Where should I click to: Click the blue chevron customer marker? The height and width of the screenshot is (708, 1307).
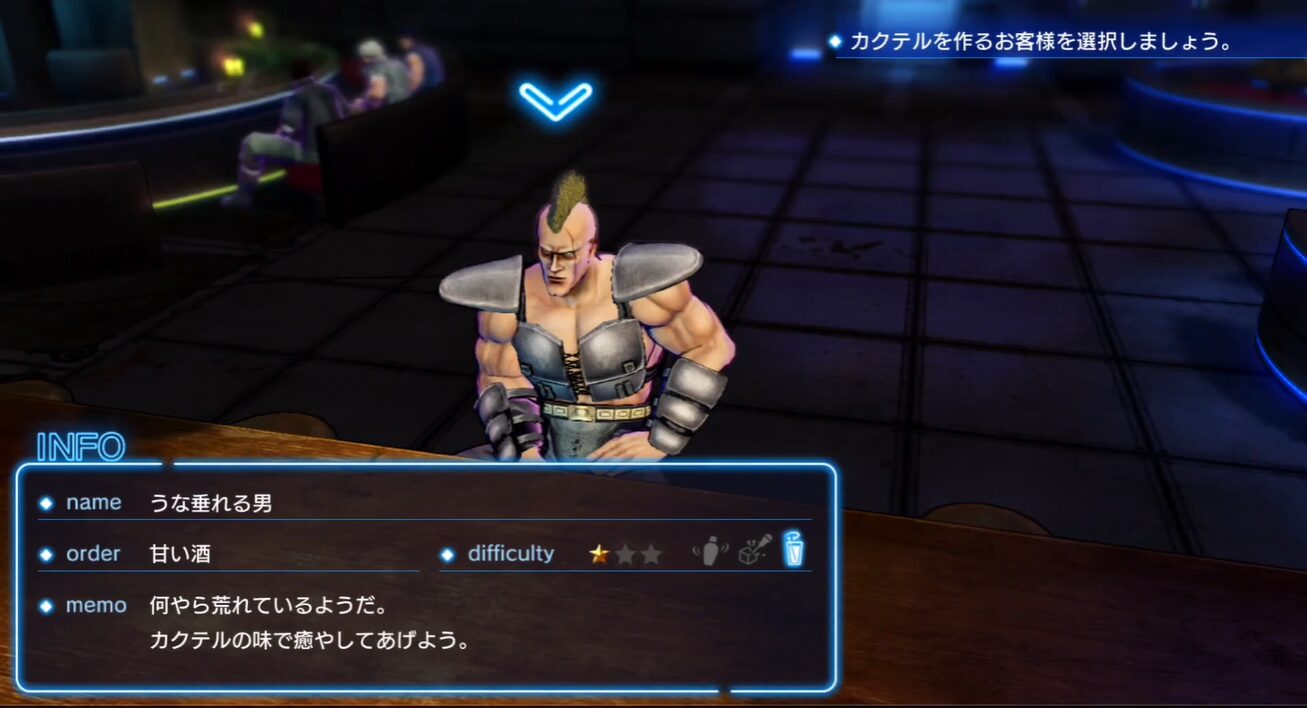click(x=555, y=99)
